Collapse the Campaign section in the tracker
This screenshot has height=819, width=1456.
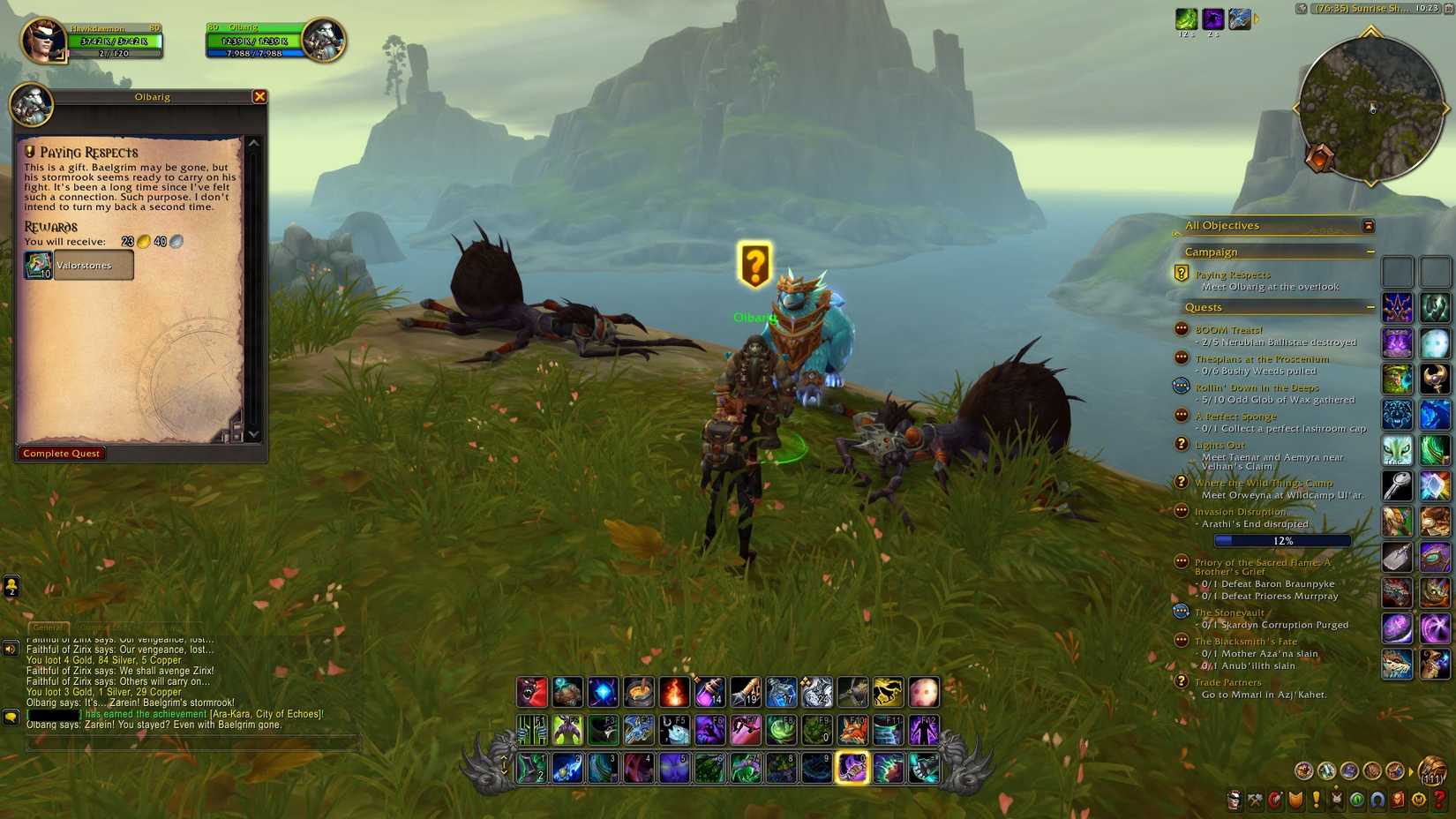point(1371,252)
